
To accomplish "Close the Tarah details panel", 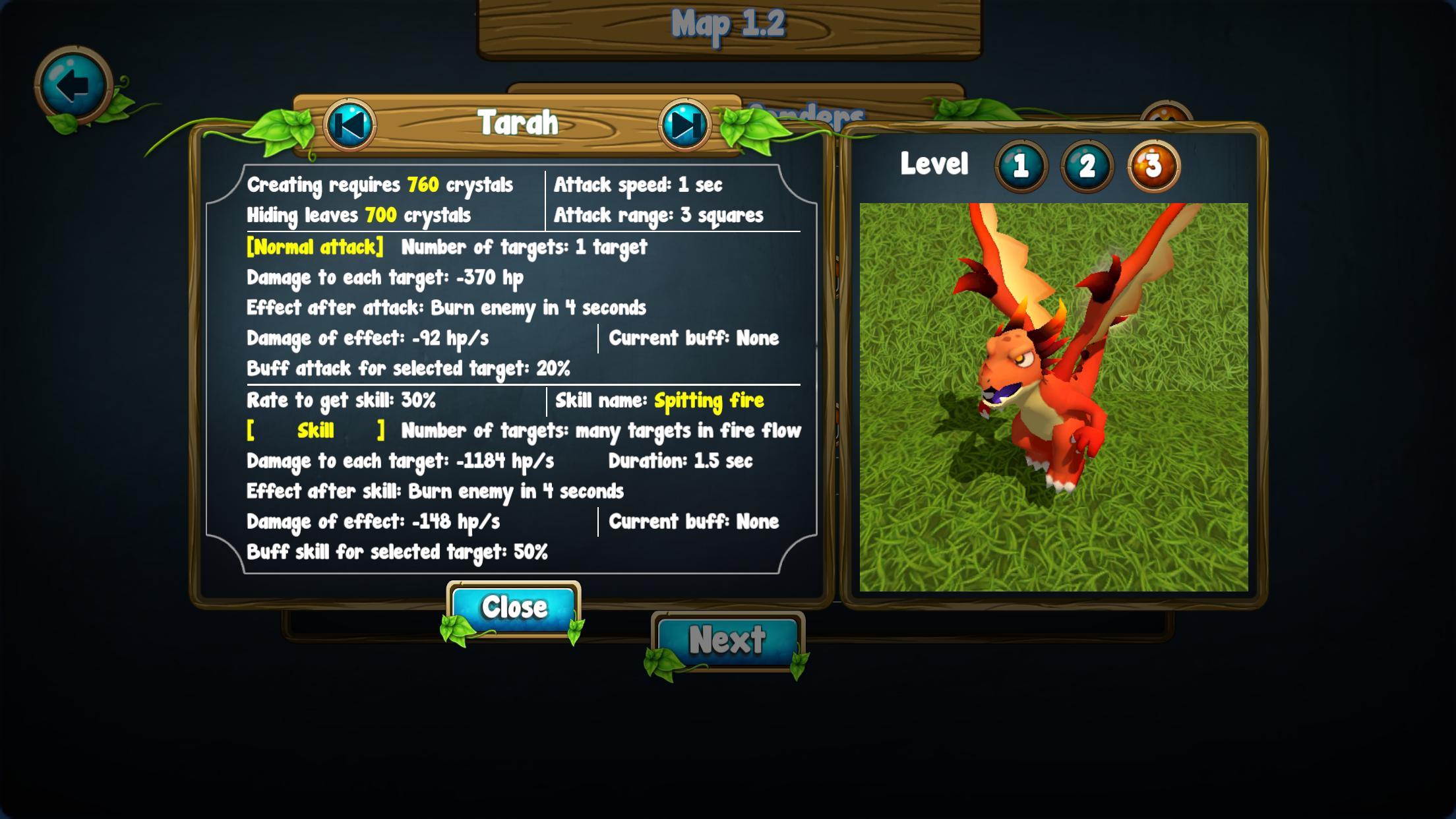I will click(x=515, y=606).
